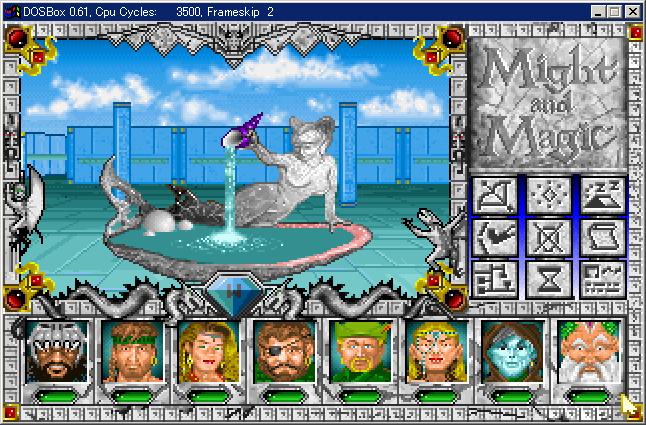Open the quests scroll icon
The width and height of the screenshot is (646, 425).
(x=602, y=238)
